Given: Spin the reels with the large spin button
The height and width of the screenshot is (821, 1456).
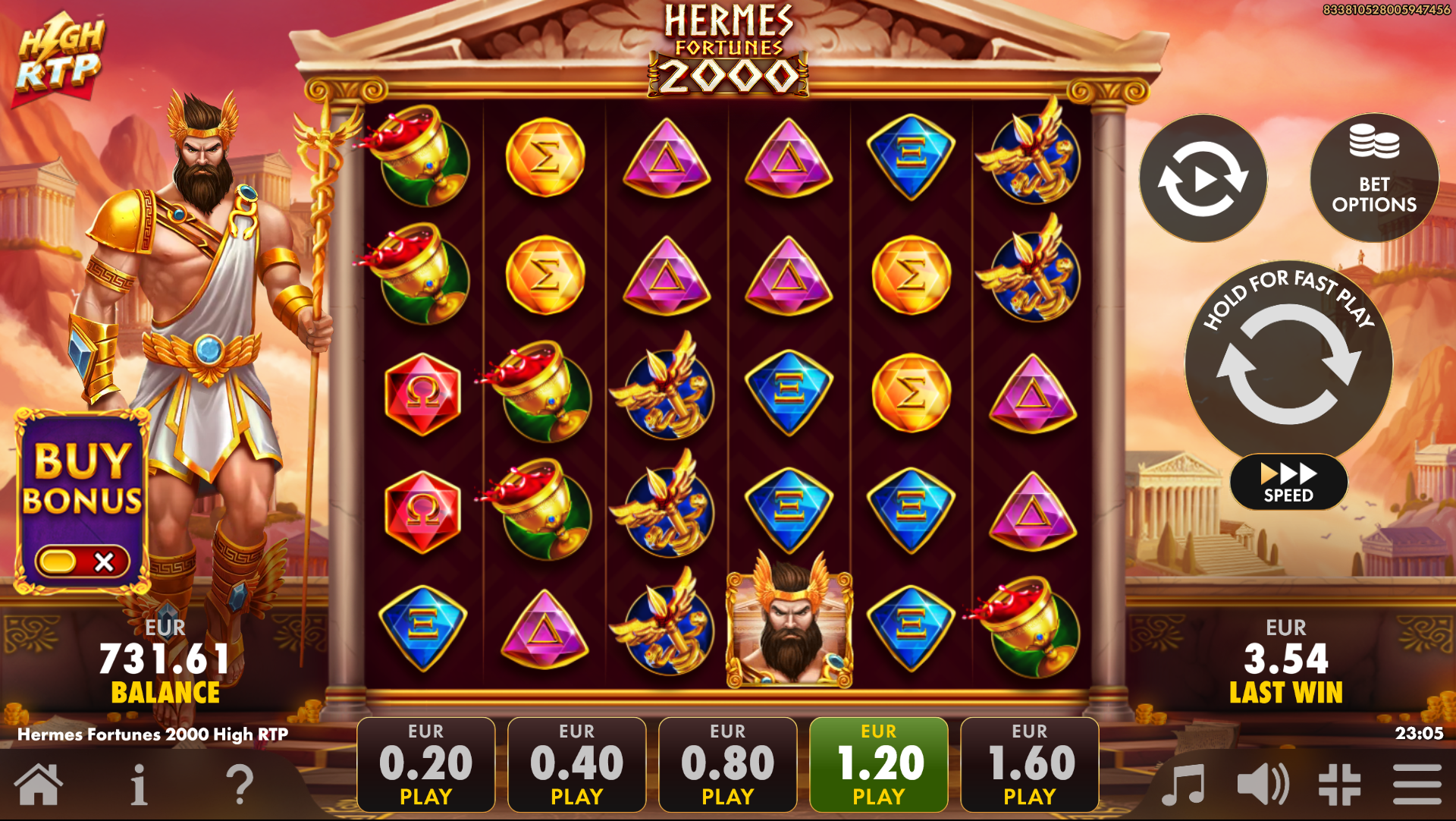Looking at the screenshot, I should click(x=1288, y=364).
